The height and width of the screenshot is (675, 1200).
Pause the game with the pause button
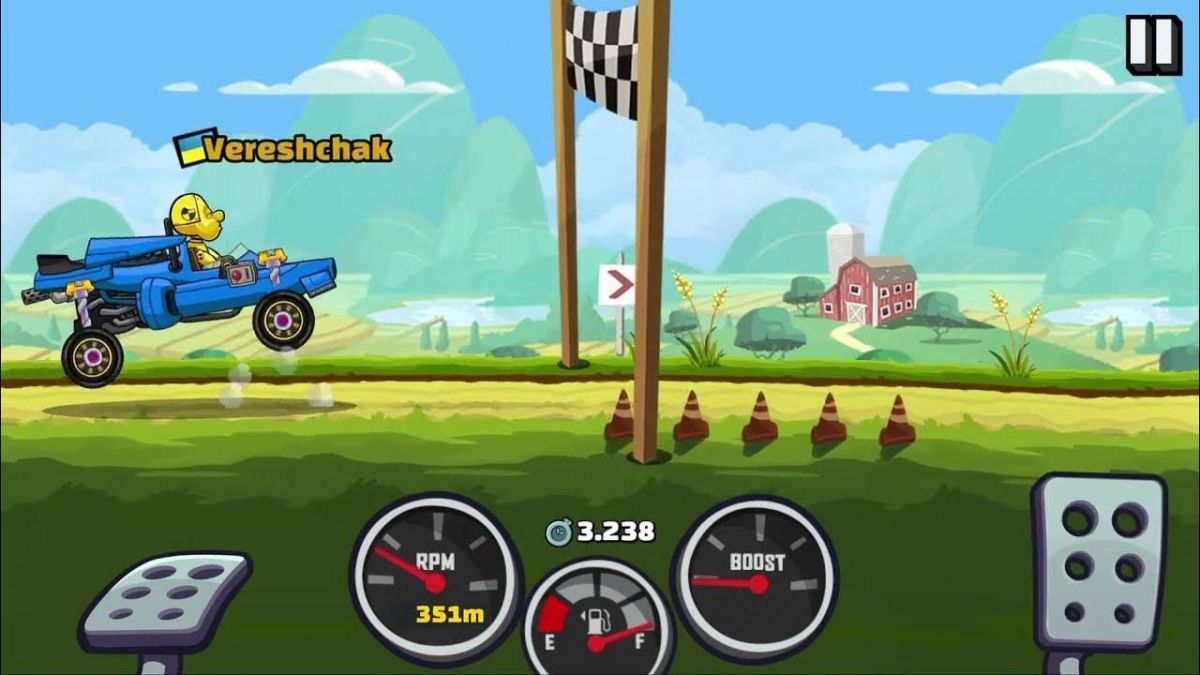1153,44
